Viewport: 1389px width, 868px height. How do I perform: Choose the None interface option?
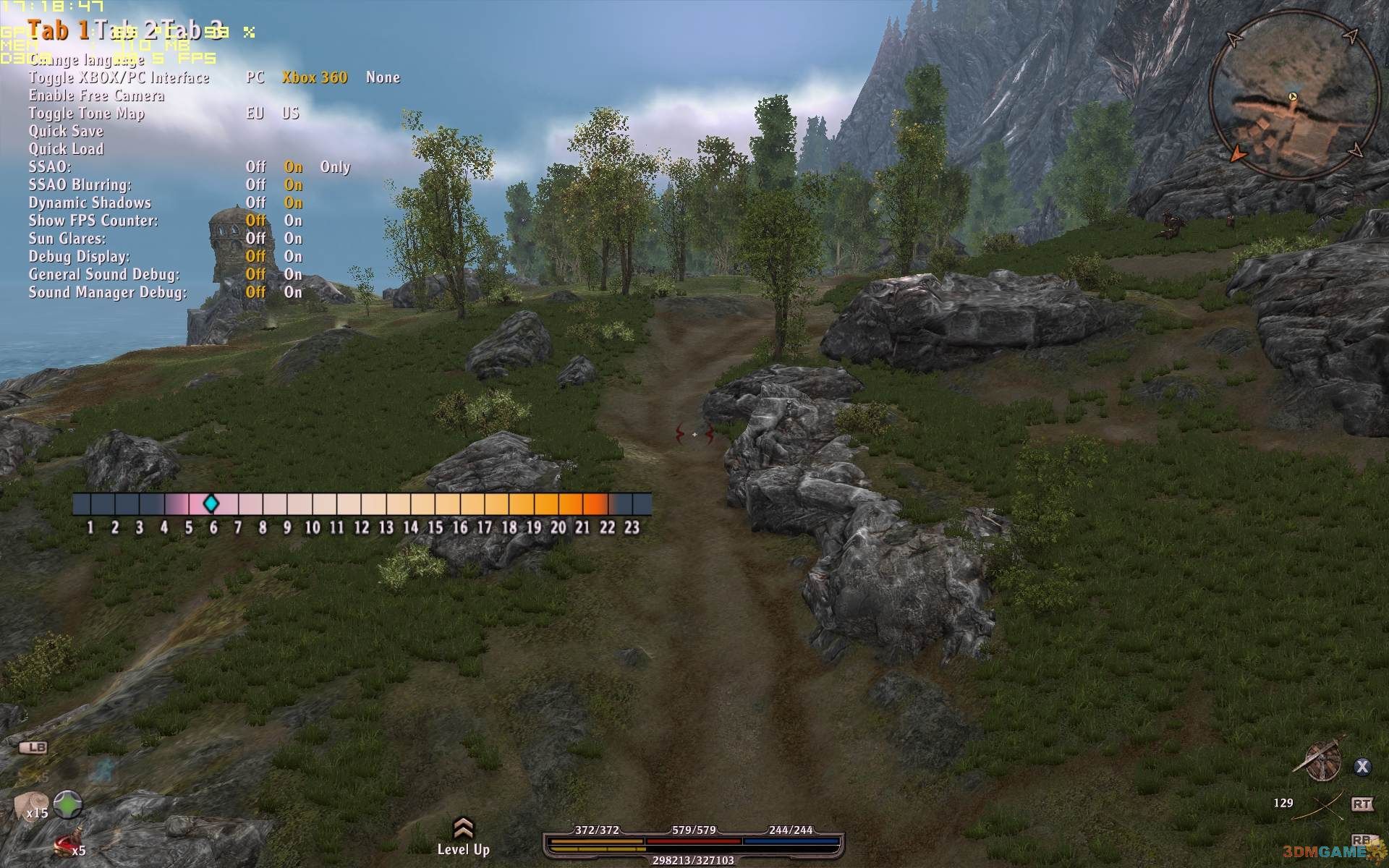click(383, 77)
